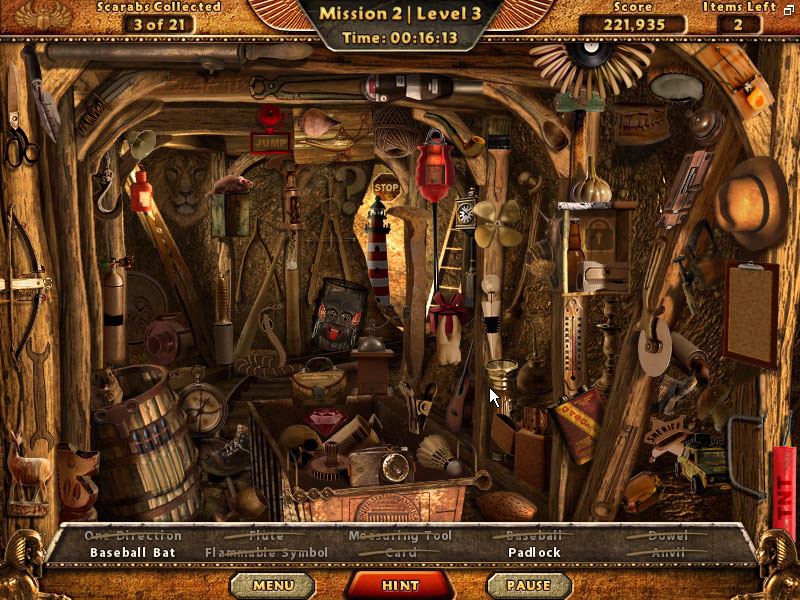Pause the game with the PAUSE button
800x600 pixels.
528,585
